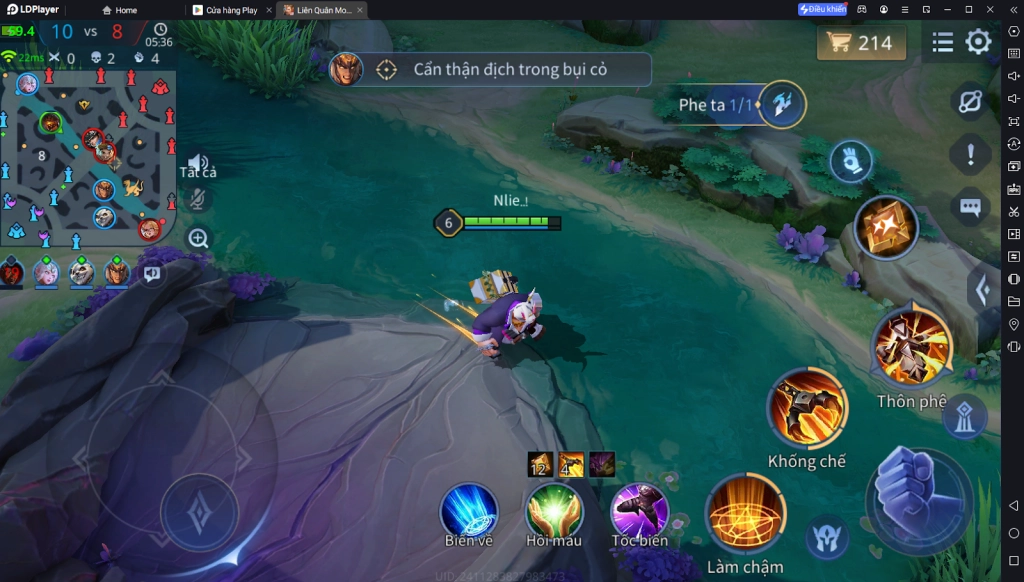The image size is (1024, 582).
Task: Cast the Thôn phệ ultimate ability
Action: click(x=912, y=347)
